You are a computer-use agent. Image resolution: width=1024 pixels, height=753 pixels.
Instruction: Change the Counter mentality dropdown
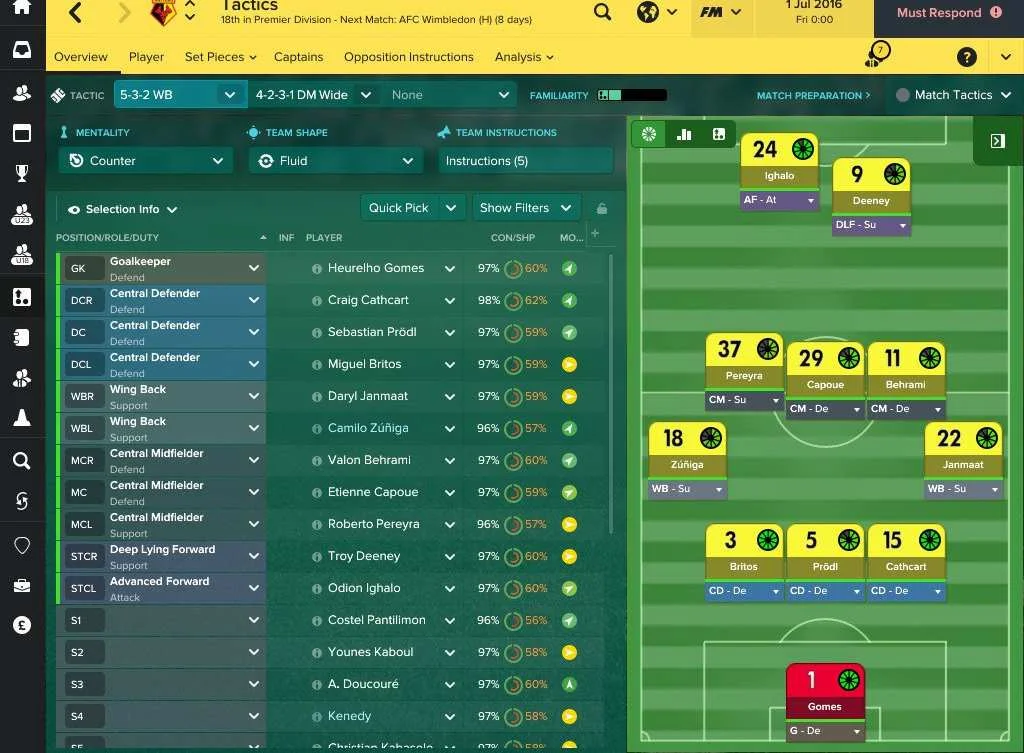145,161
